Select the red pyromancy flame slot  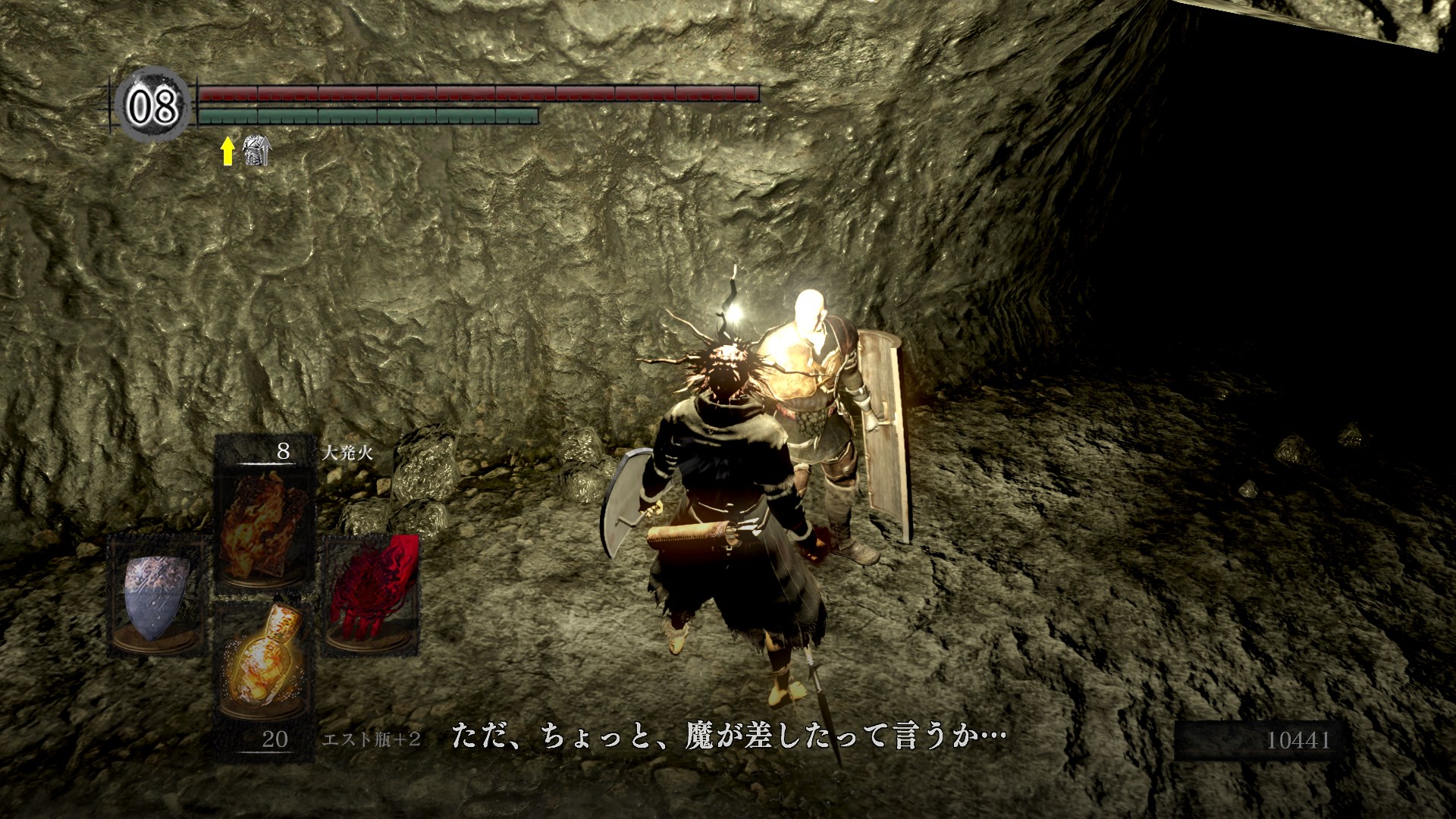[x=372, y=595]
